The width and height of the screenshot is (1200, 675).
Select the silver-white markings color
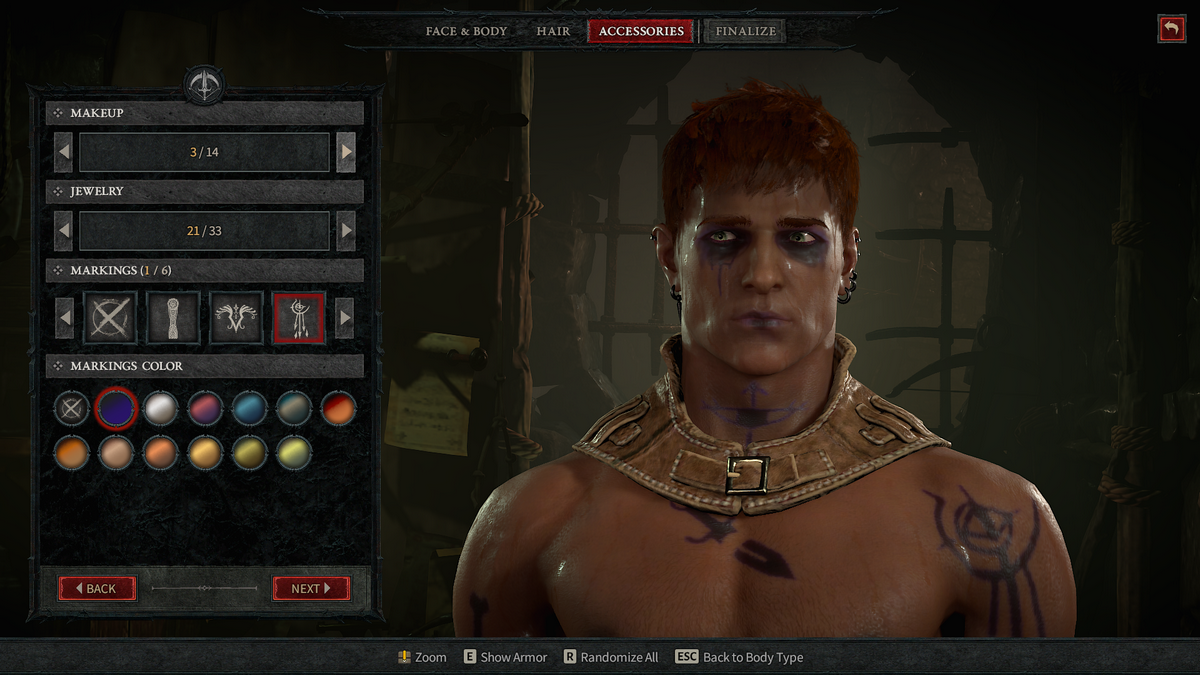click(160, 408)
